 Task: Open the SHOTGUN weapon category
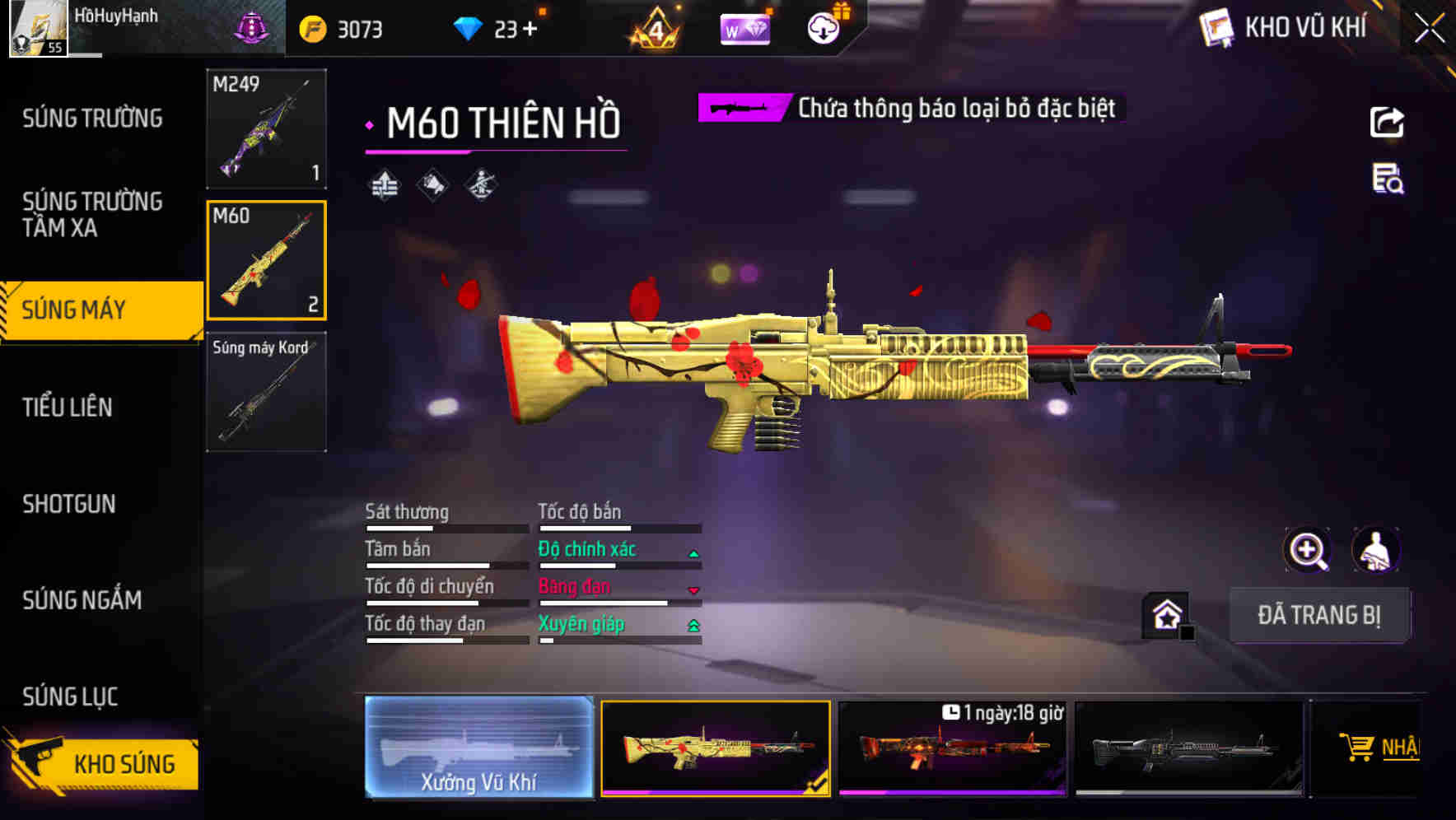(70, 504)
